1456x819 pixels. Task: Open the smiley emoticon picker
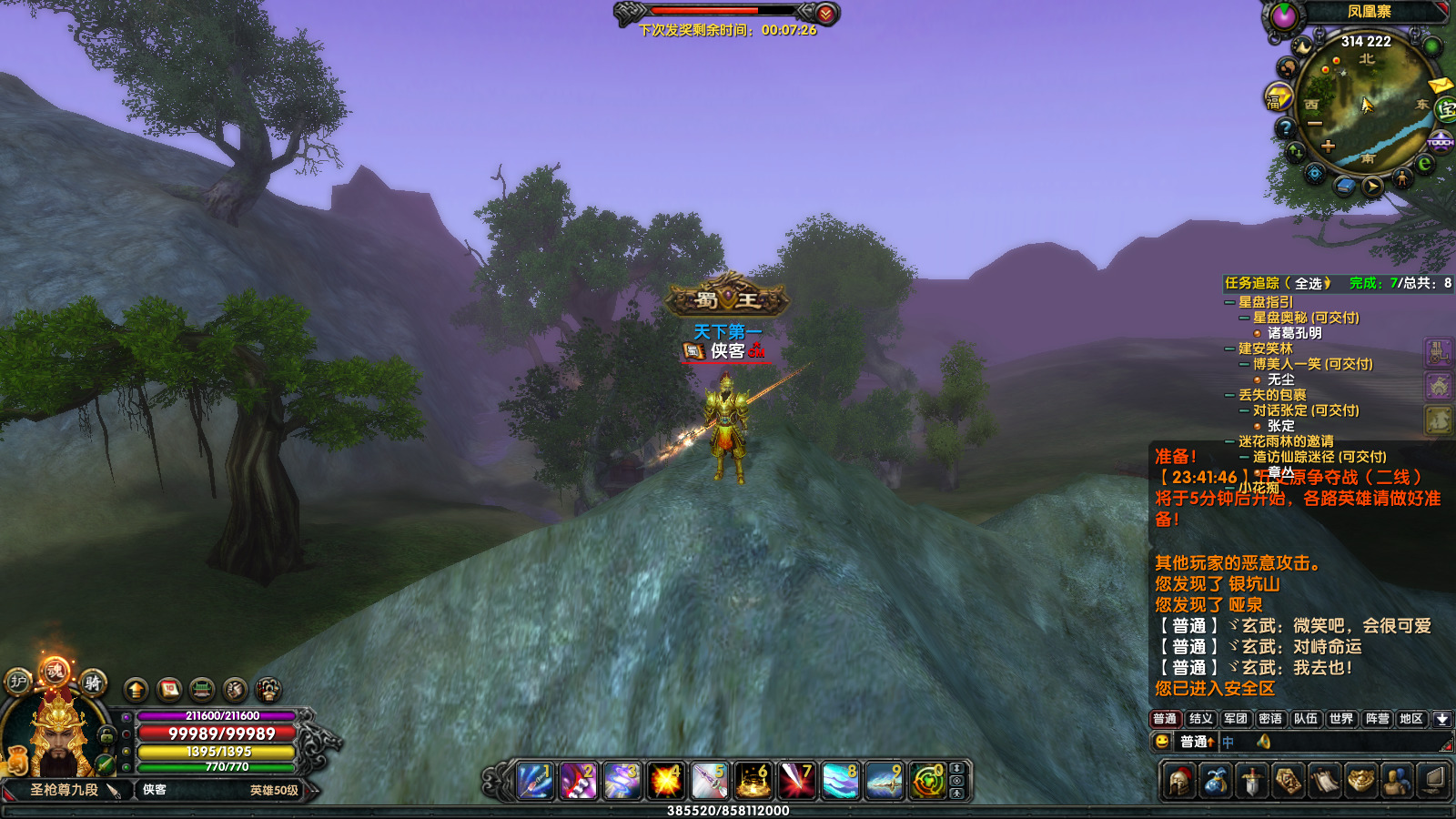point(1162,742)
